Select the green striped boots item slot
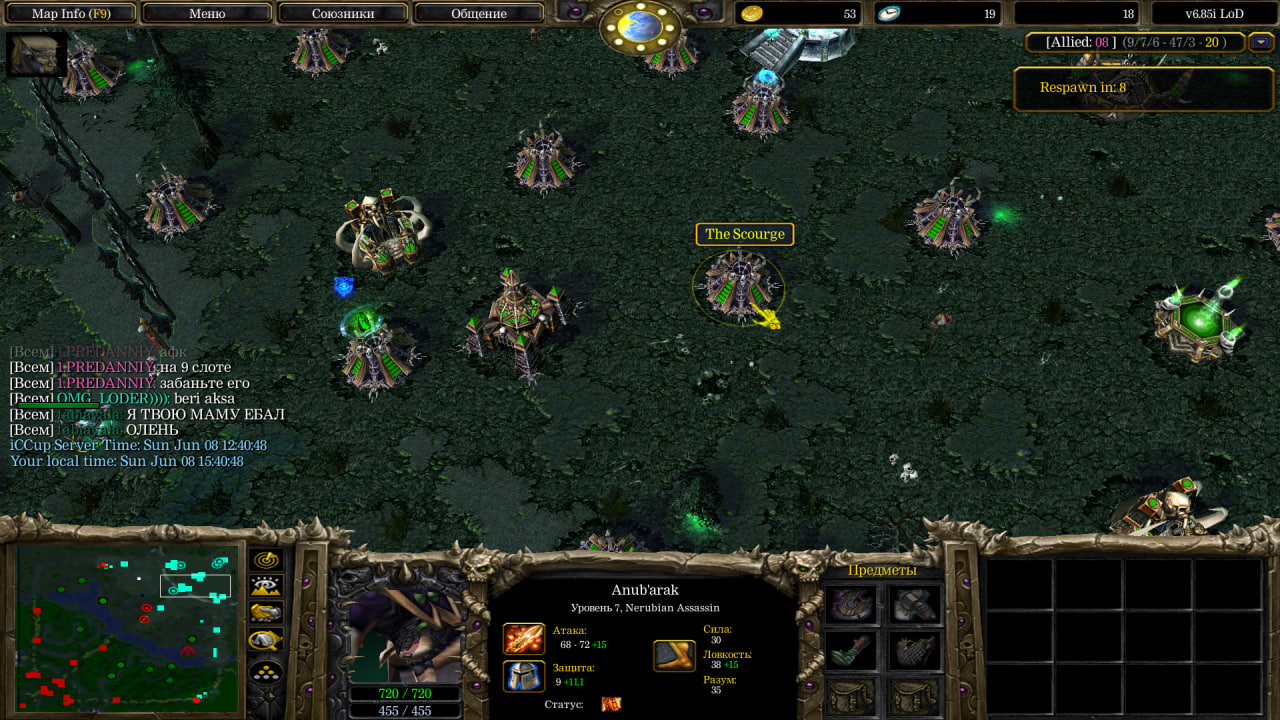Screen dimensions: 1280x720 tap(852, 650)
